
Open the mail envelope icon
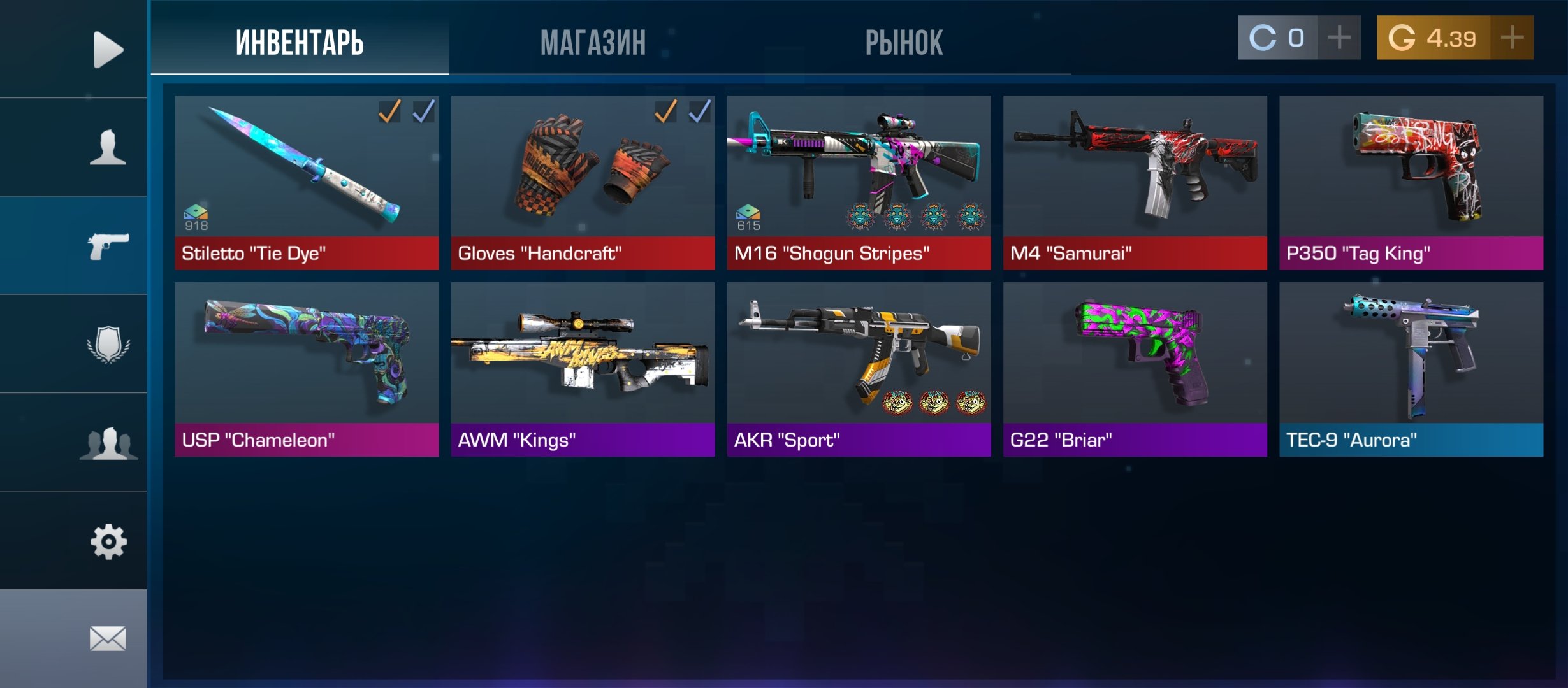coord(108,638)
